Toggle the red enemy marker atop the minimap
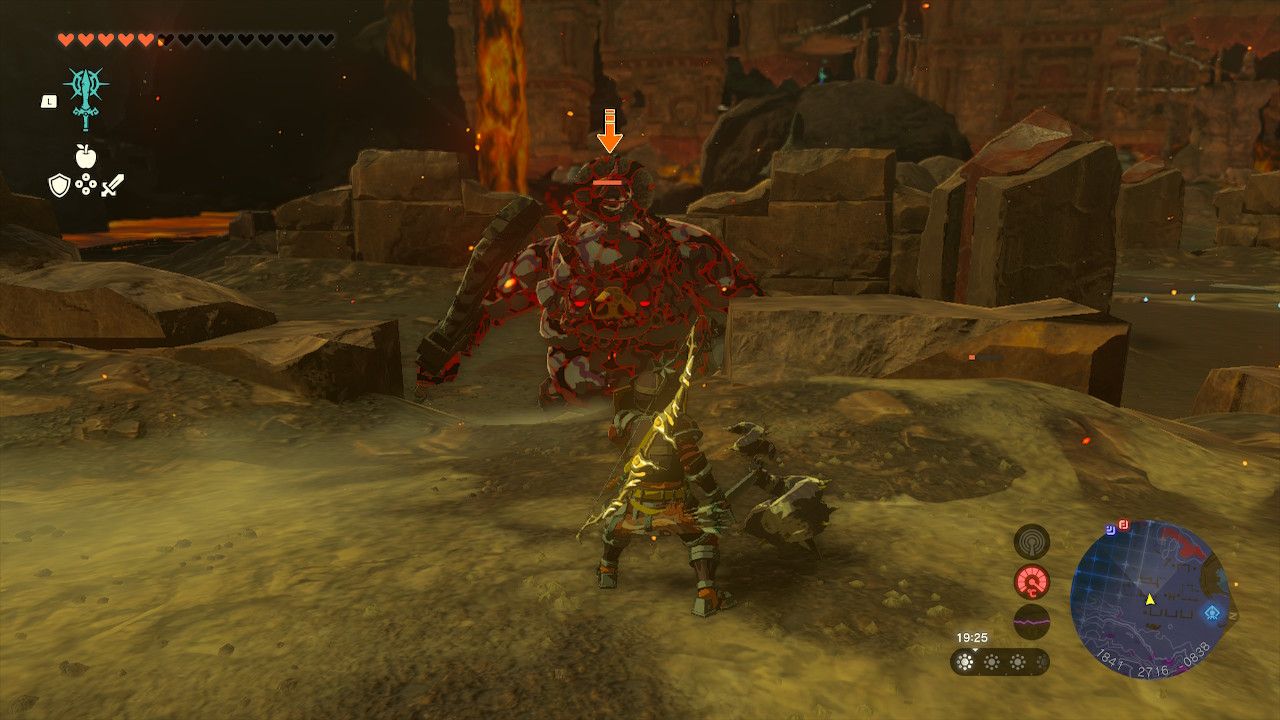 click(1123, 525)
